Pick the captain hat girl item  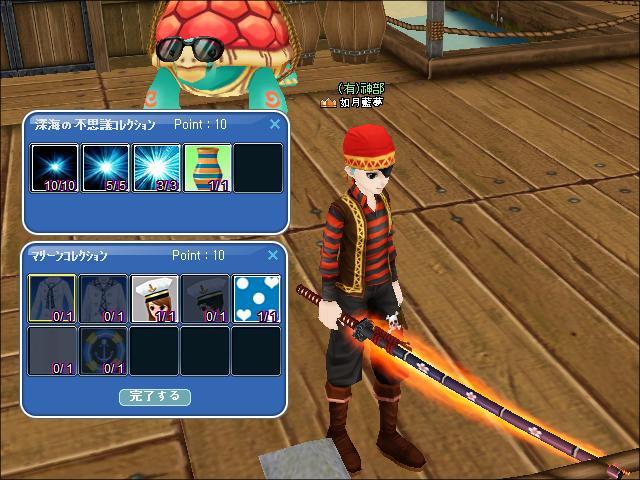156,299
